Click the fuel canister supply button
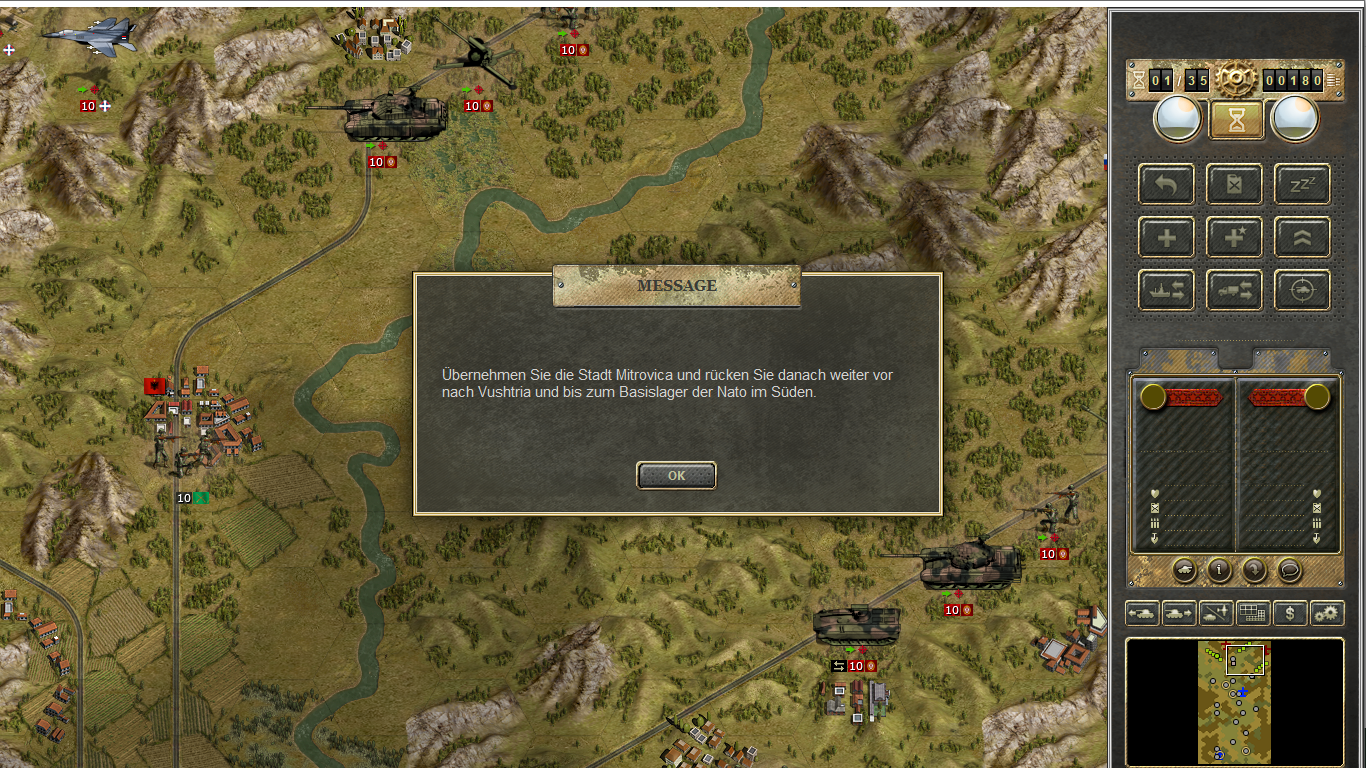Screen dimensions: 1366x768 [1235, 184]
